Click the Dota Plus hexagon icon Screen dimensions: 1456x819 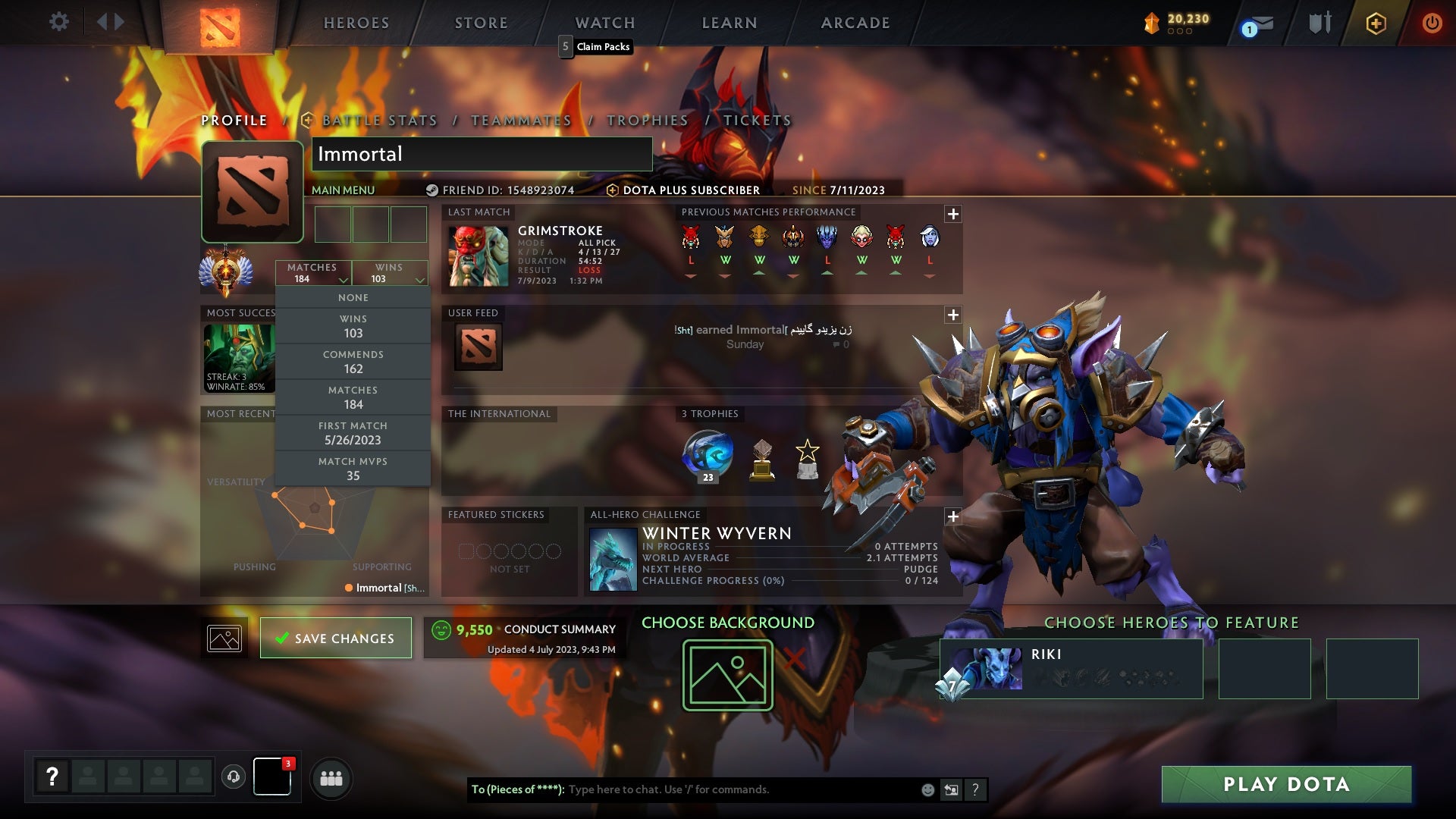click(1376, 23)
